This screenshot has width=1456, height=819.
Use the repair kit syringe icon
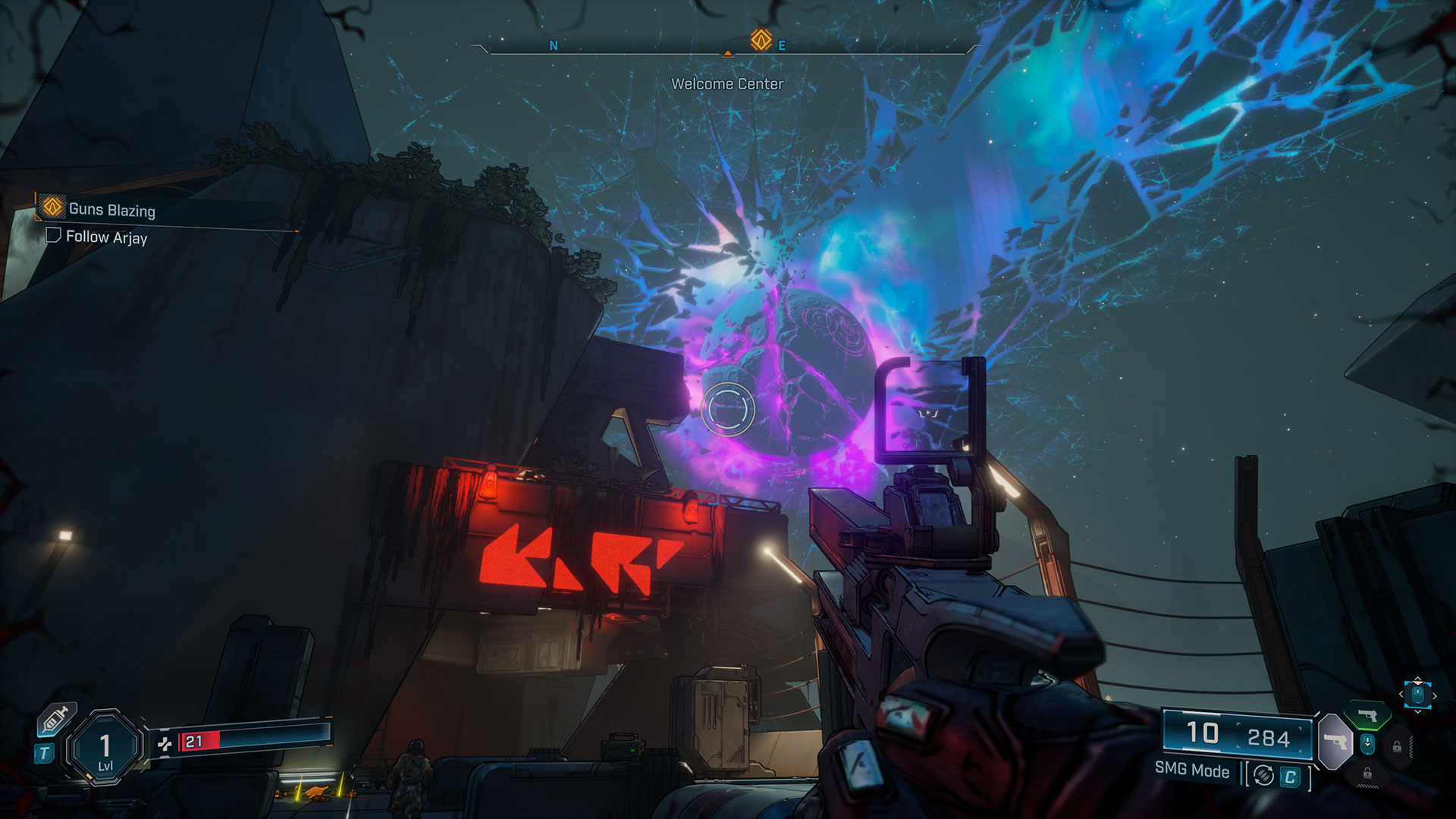[58, 718]
